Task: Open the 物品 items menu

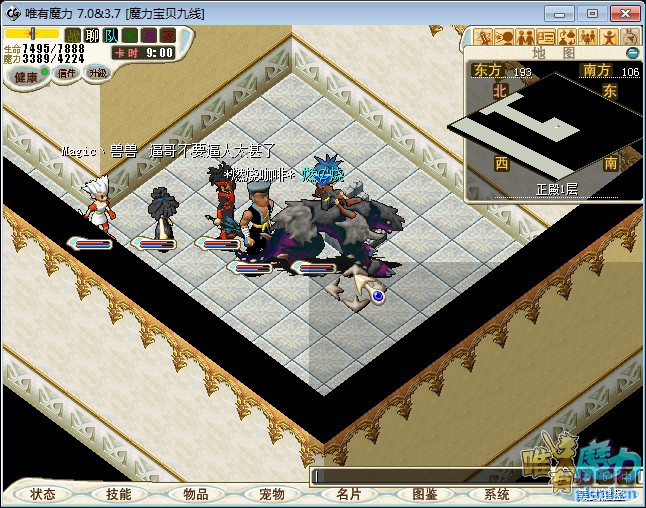Action: (195, 494)
